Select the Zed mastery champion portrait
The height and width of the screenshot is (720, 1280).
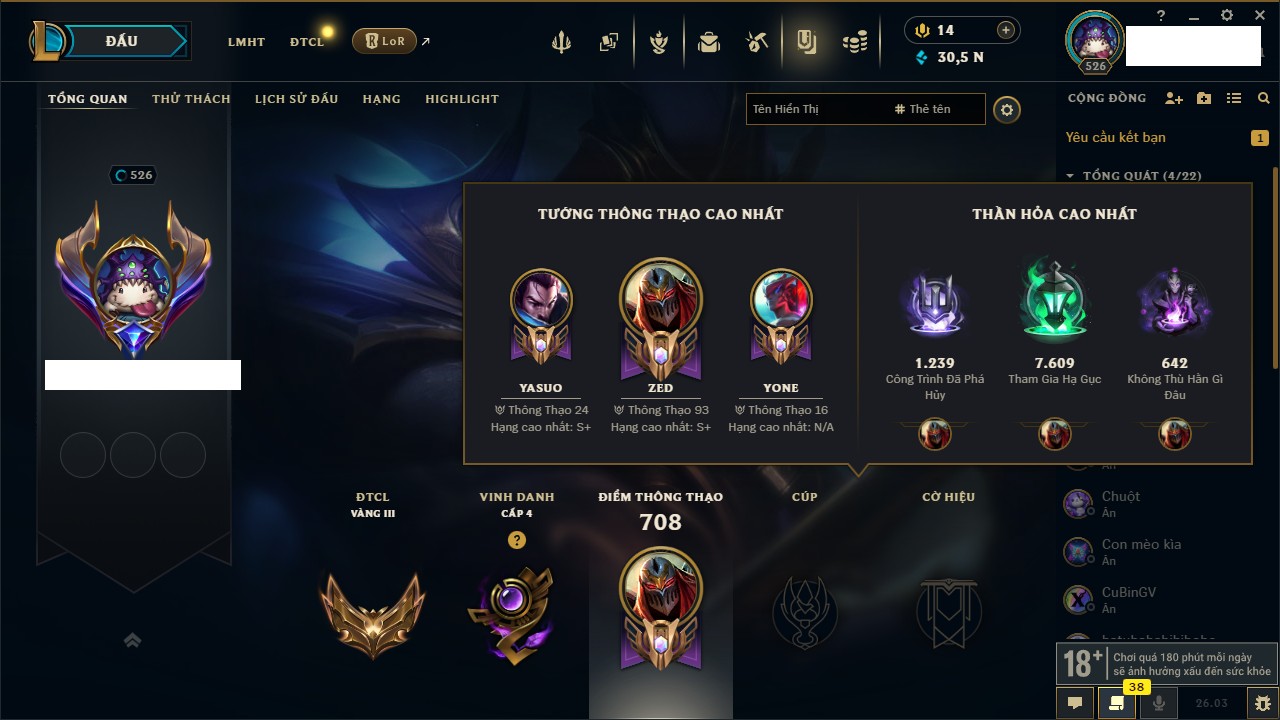click(x=661, y=302)
